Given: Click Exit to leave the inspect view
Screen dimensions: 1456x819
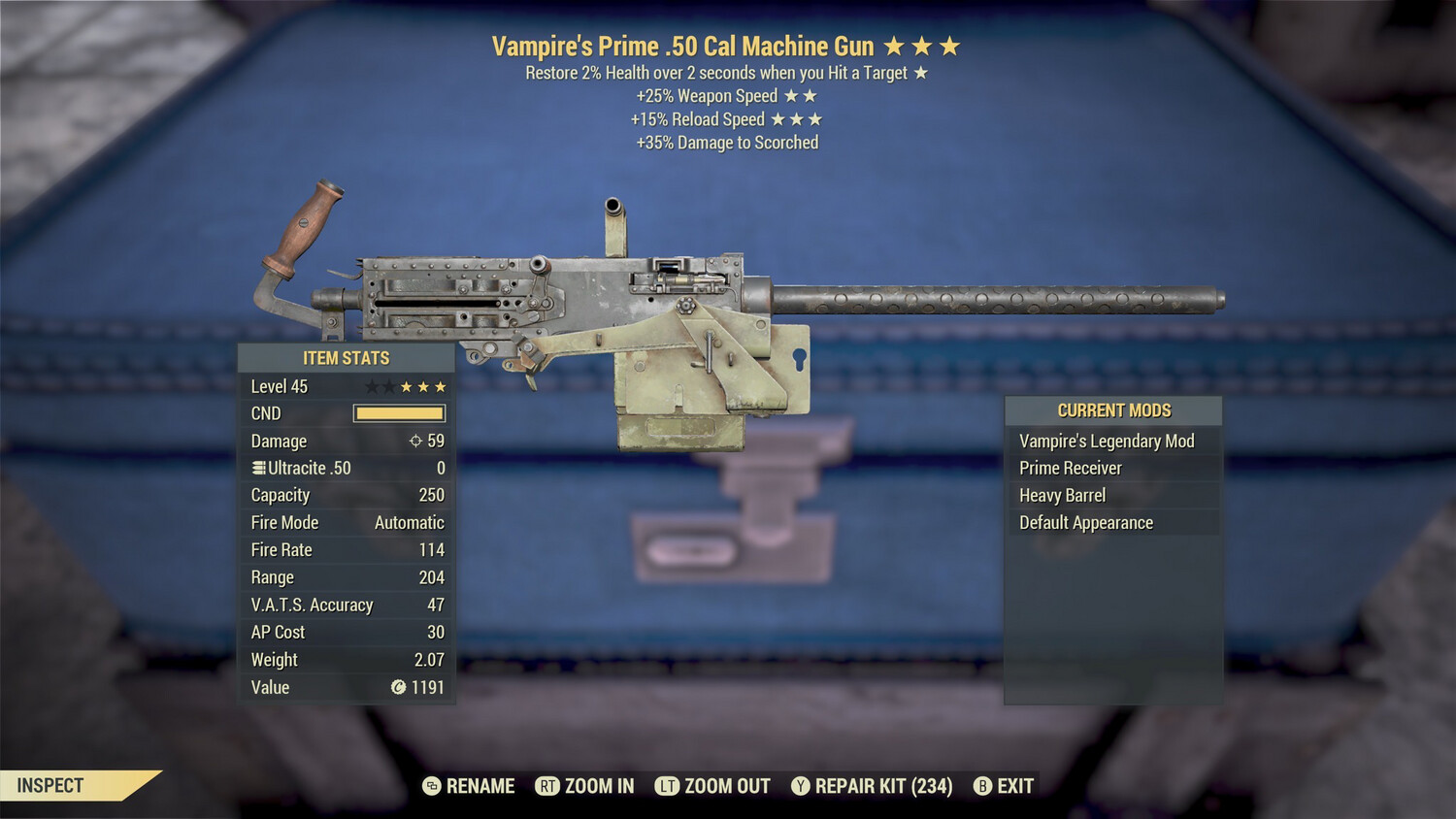Looking at the screenshot, I should 1015,786.
